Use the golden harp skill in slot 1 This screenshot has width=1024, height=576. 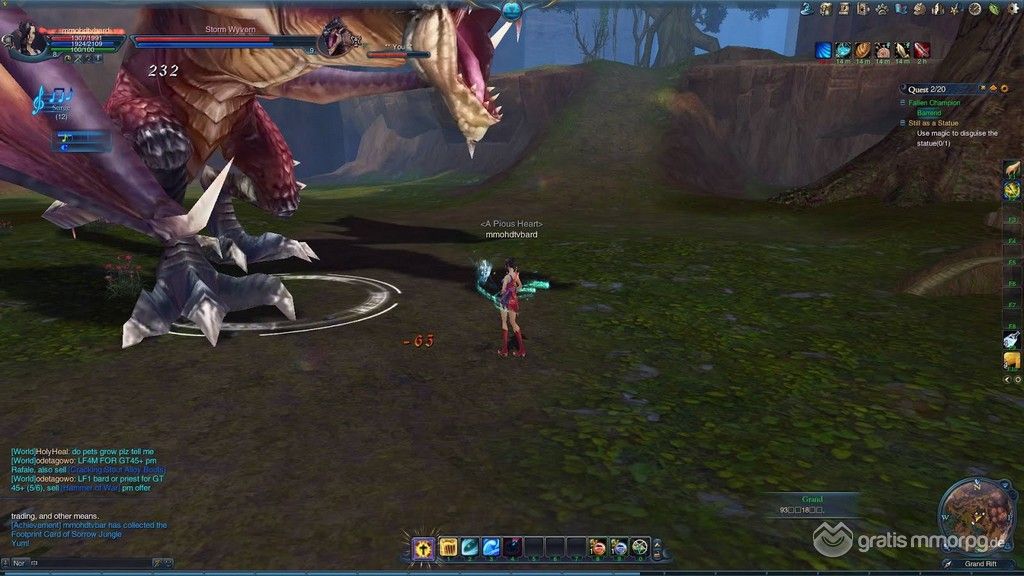448,547
